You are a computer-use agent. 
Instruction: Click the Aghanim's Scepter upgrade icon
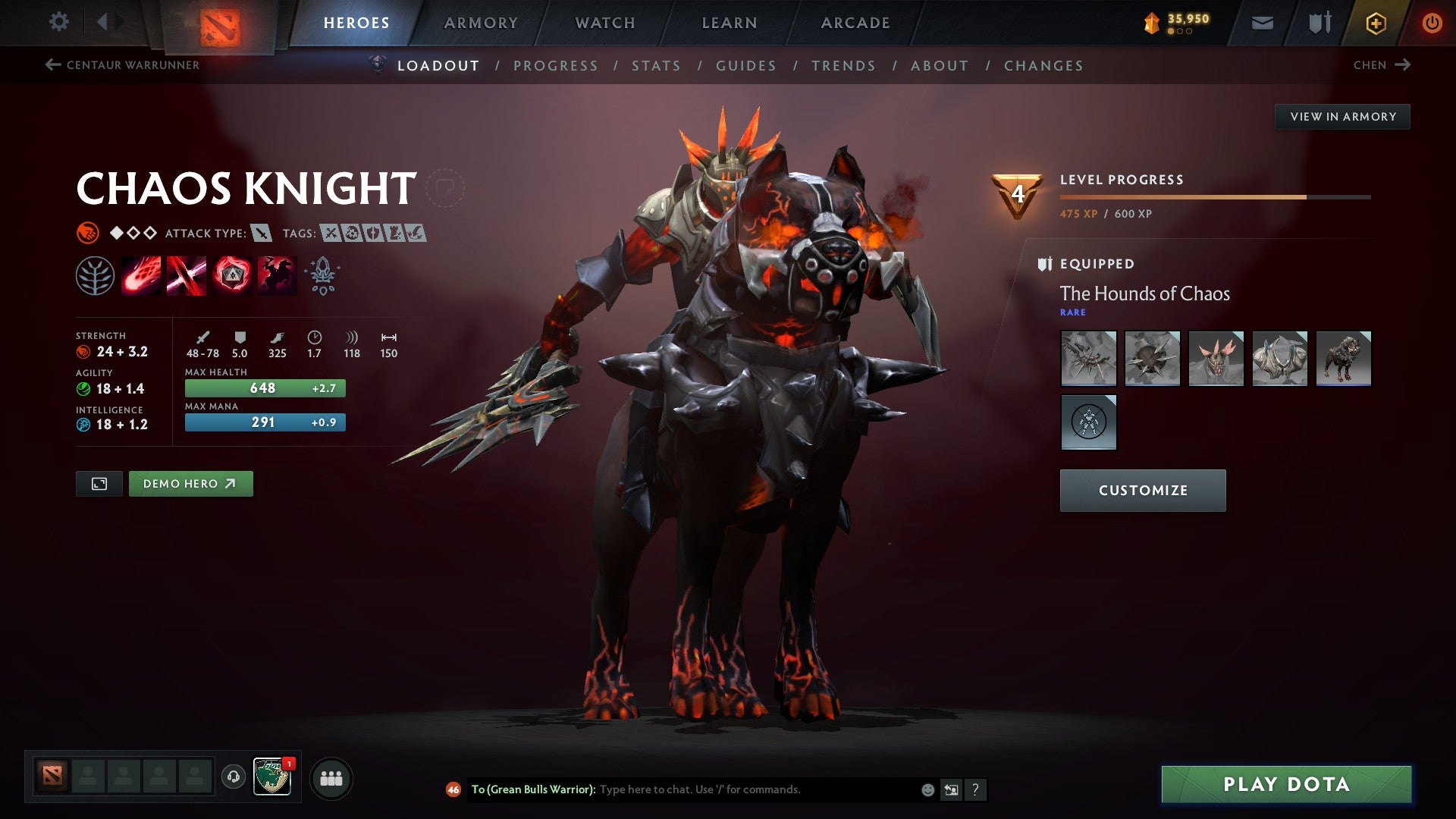(x=322, y=275)
